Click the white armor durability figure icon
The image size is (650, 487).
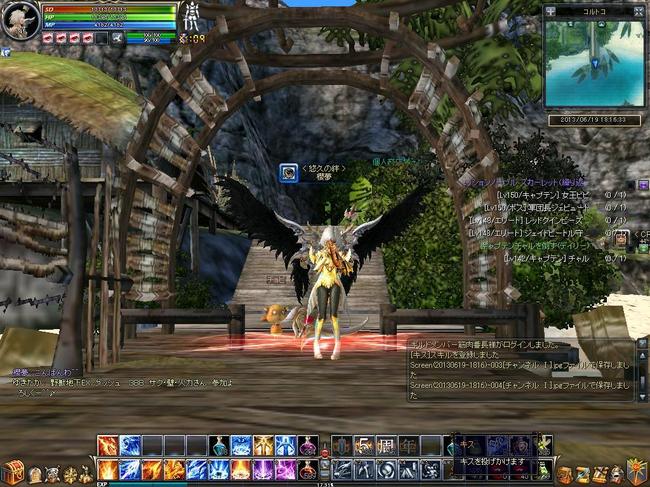point(190,19)
